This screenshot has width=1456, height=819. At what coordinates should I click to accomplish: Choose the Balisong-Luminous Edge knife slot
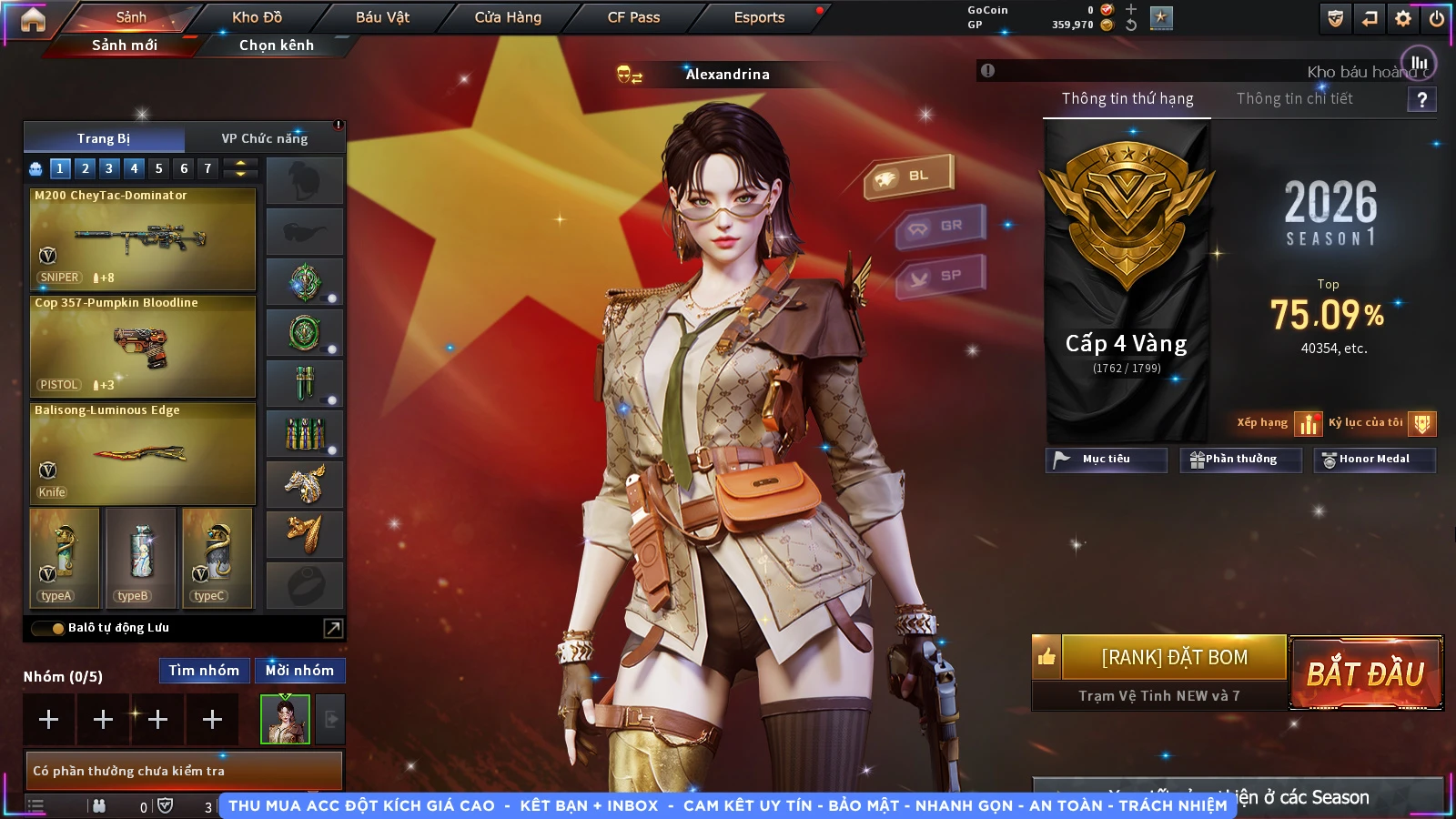[143, 453]
